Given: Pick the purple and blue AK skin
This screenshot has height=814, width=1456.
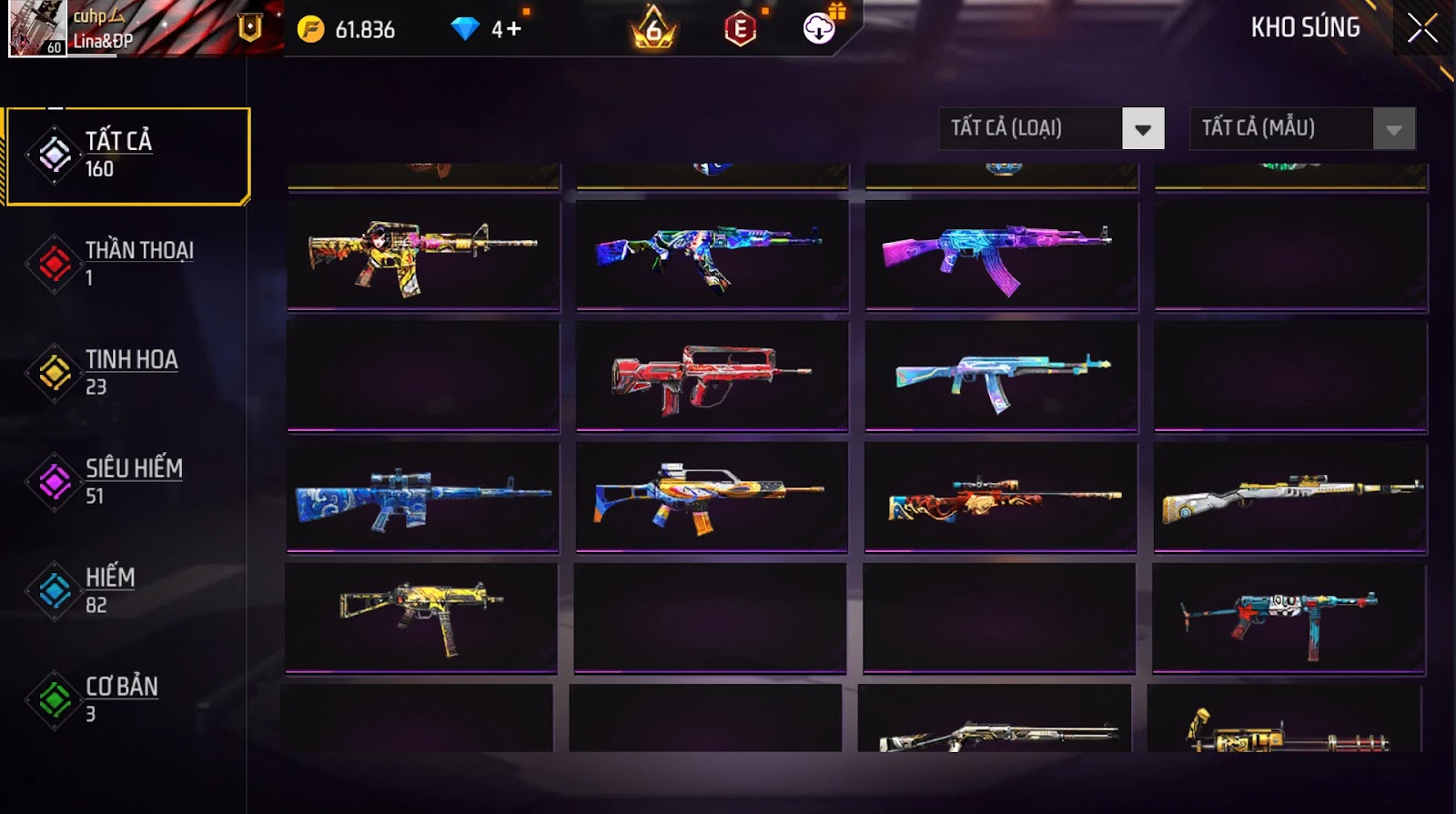Looking at the screenshot, I should coord(1001,254).
